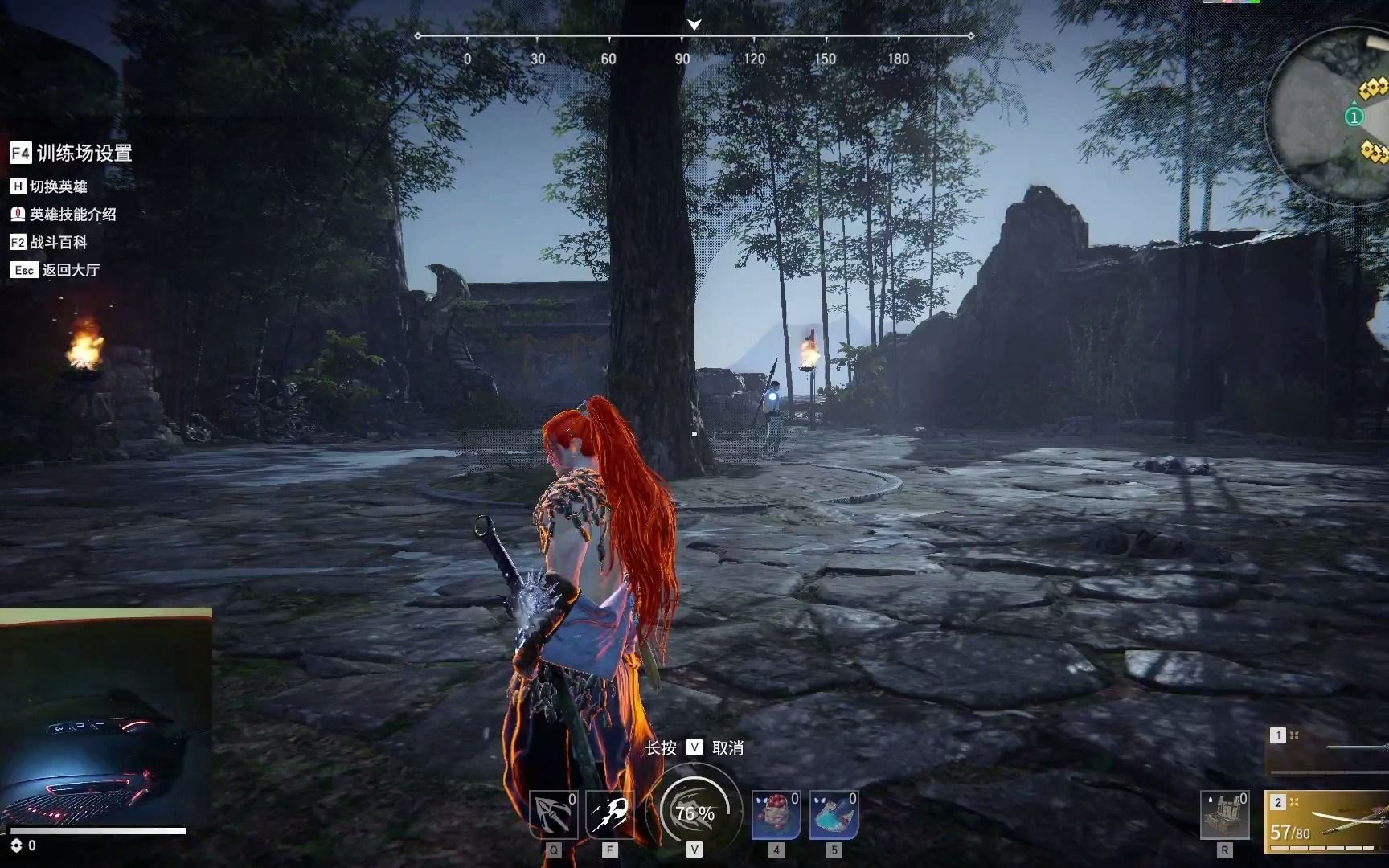The width and height of the screenshot is (1389, 868).
Task: Use the red berry pouch consumable
Action: [776, 815]
